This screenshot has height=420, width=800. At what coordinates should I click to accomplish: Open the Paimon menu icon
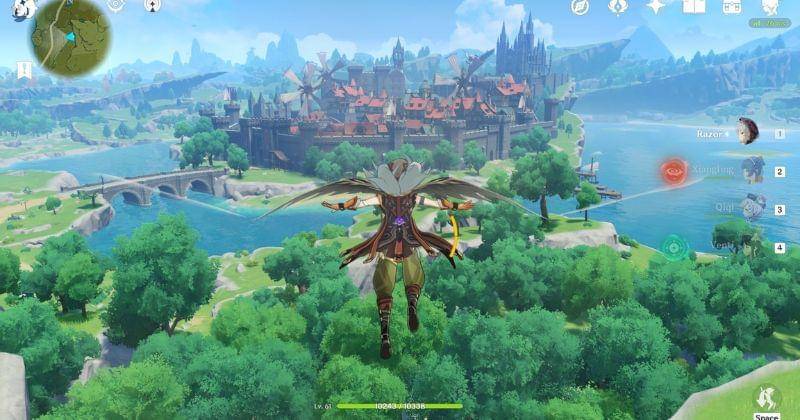(x=22, y=9)
